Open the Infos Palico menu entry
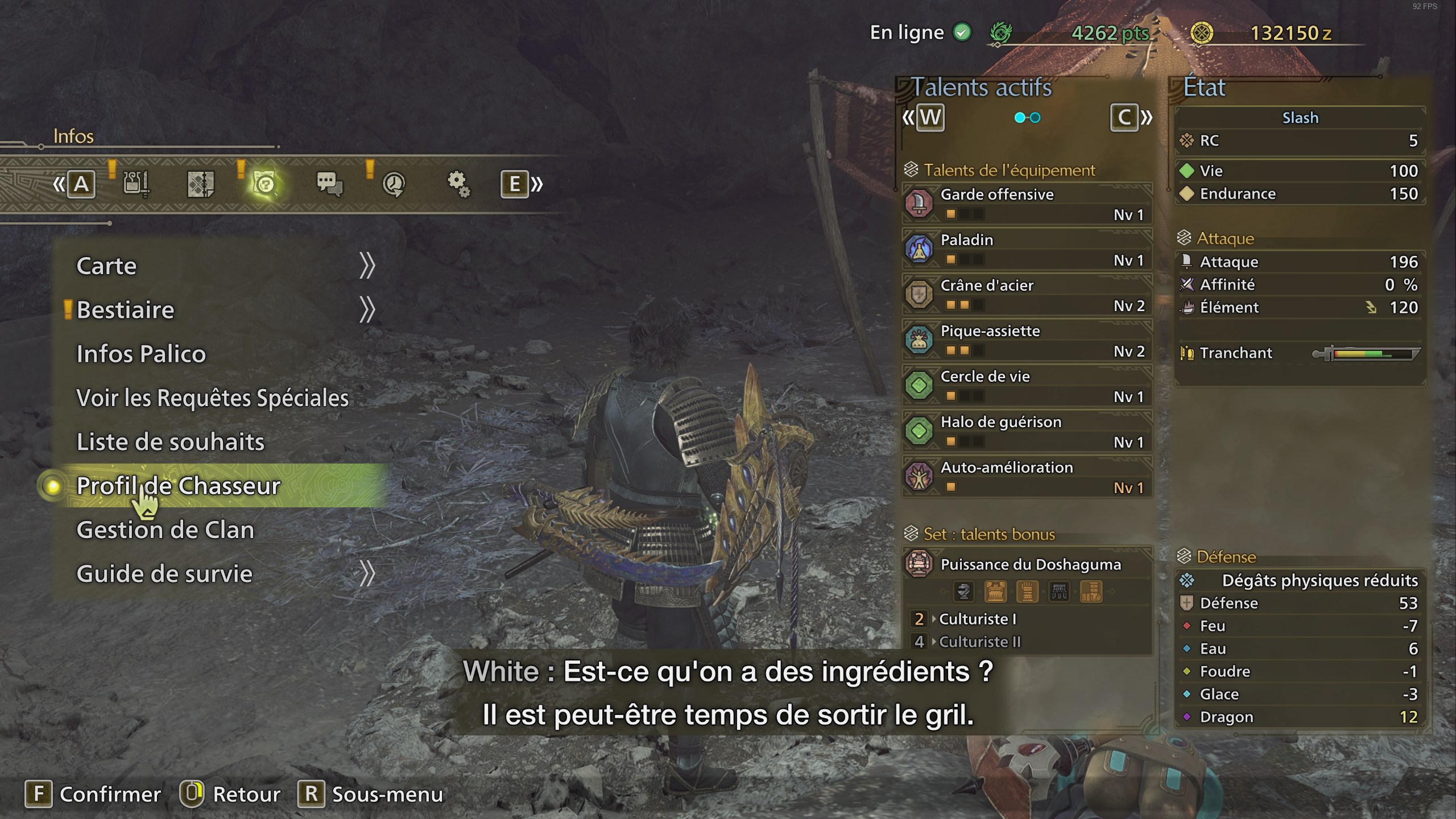The width and height of the screenshot is (1456, 819). coord(140,353)
